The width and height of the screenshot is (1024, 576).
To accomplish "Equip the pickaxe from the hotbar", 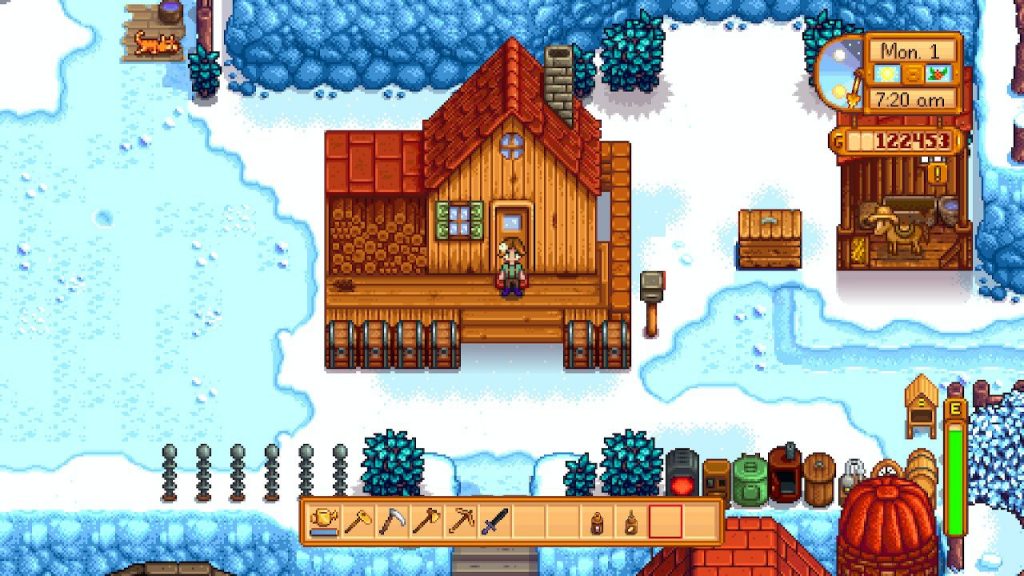I will (x=459, y=521).
